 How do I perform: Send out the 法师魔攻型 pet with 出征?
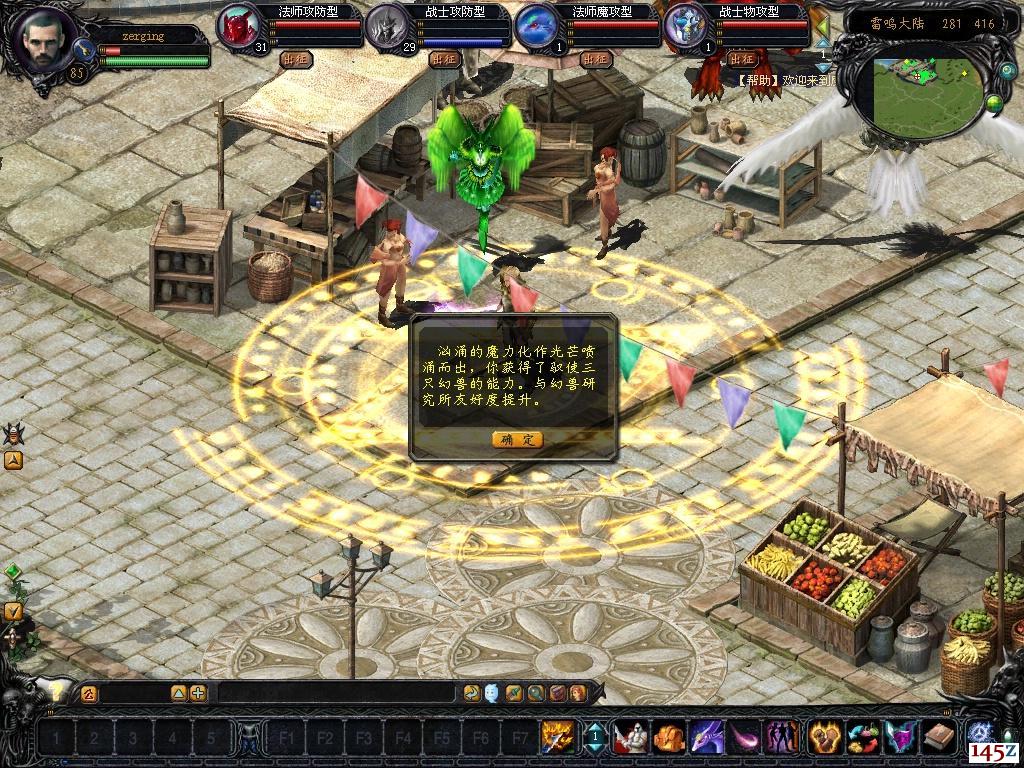tap(595, 59)
